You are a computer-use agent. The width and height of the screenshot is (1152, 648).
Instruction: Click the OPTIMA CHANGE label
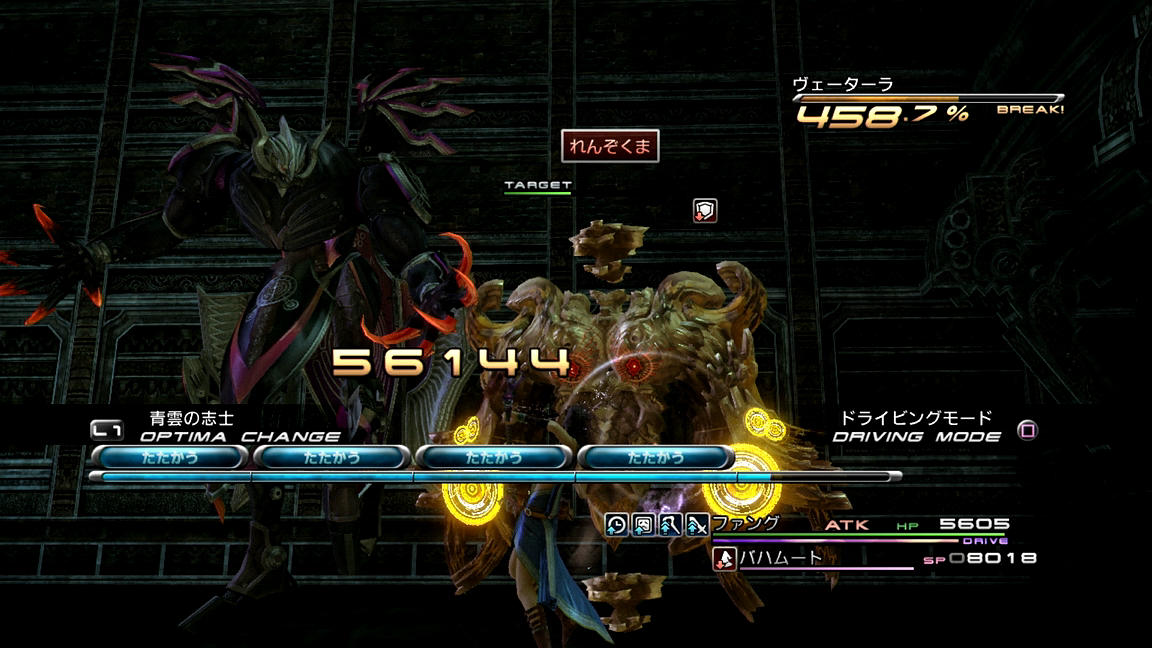coord(240,437)
